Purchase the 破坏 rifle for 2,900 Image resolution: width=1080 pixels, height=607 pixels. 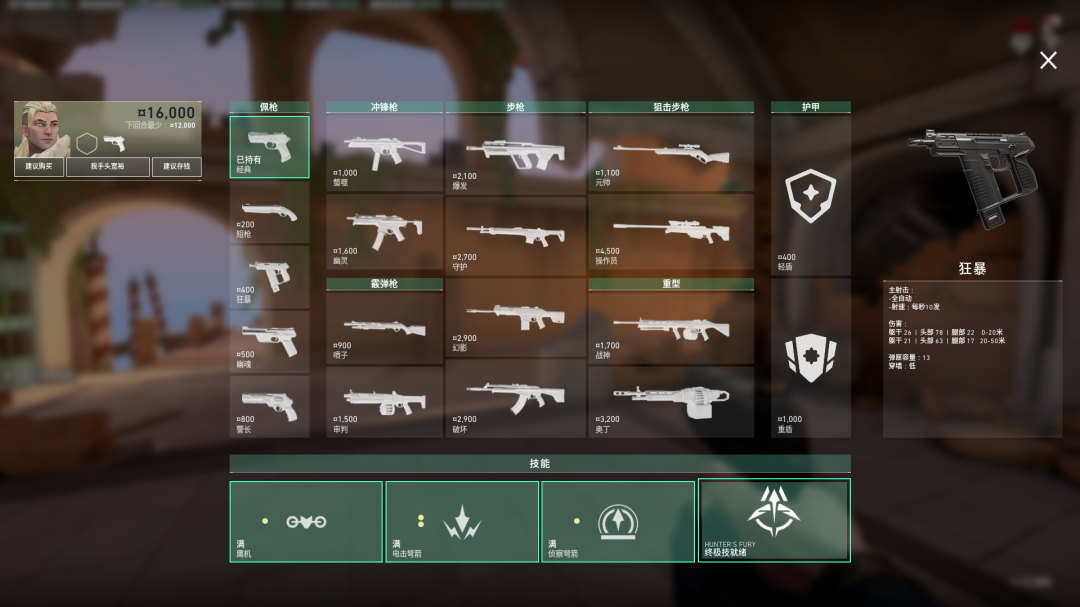point(515,398)
